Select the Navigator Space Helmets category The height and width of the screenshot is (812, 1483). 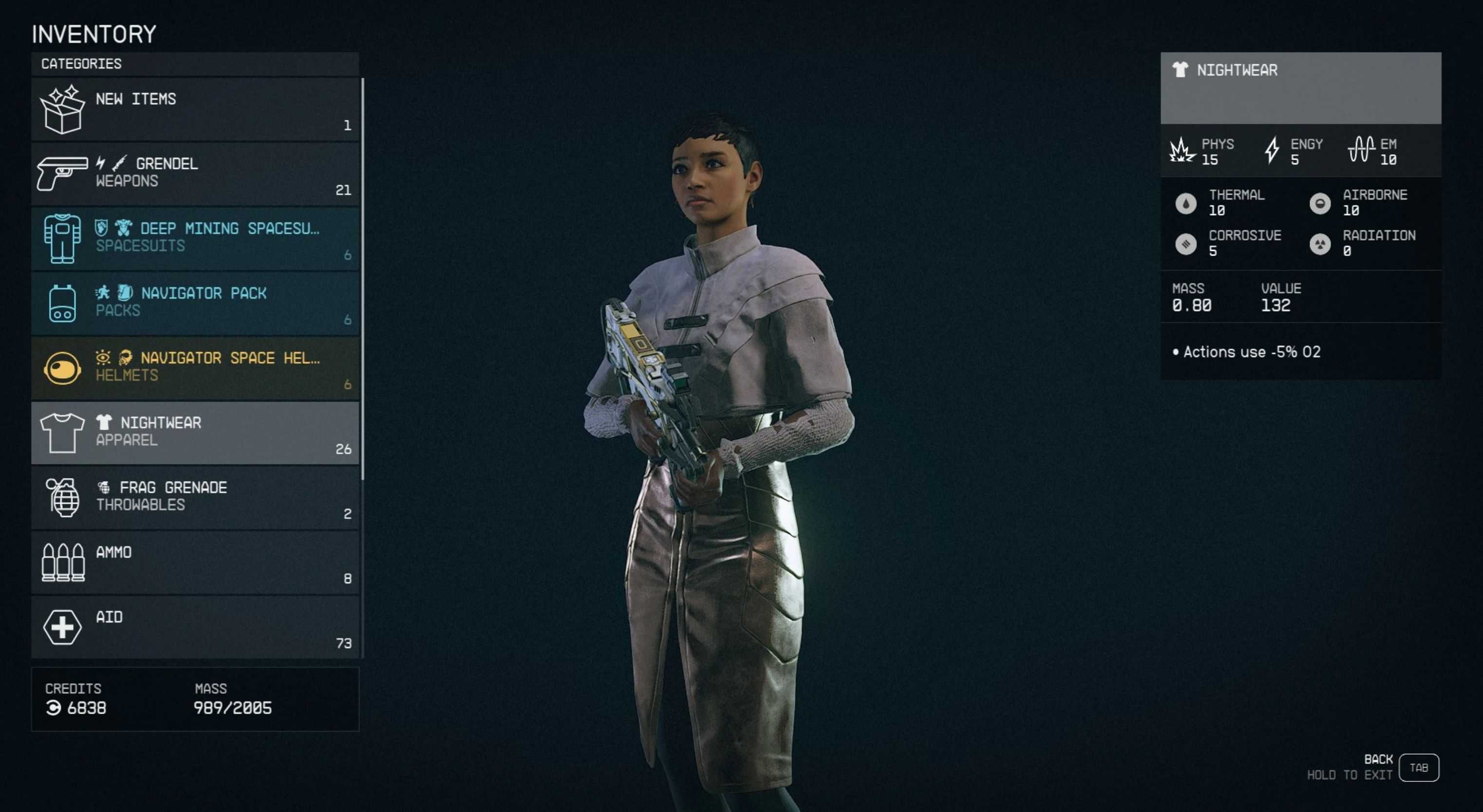click(x=195, y=369)
